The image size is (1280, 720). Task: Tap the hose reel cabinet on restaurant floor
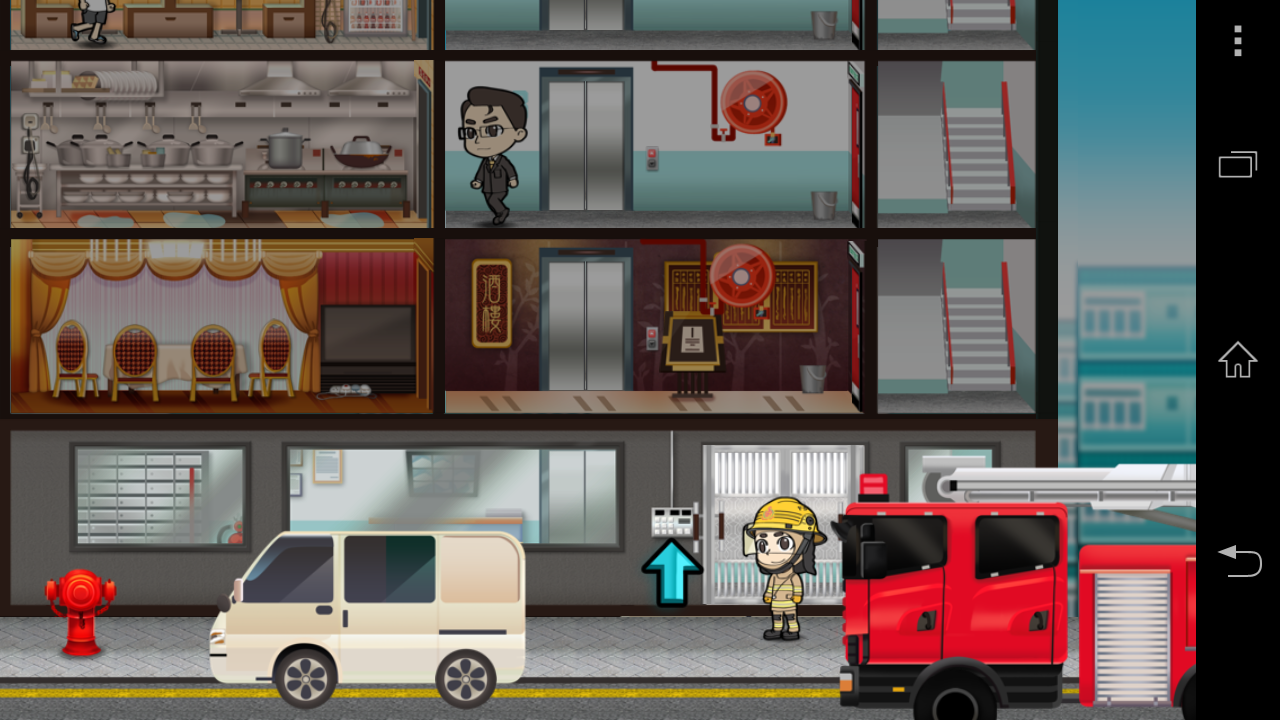coord(740,278)
